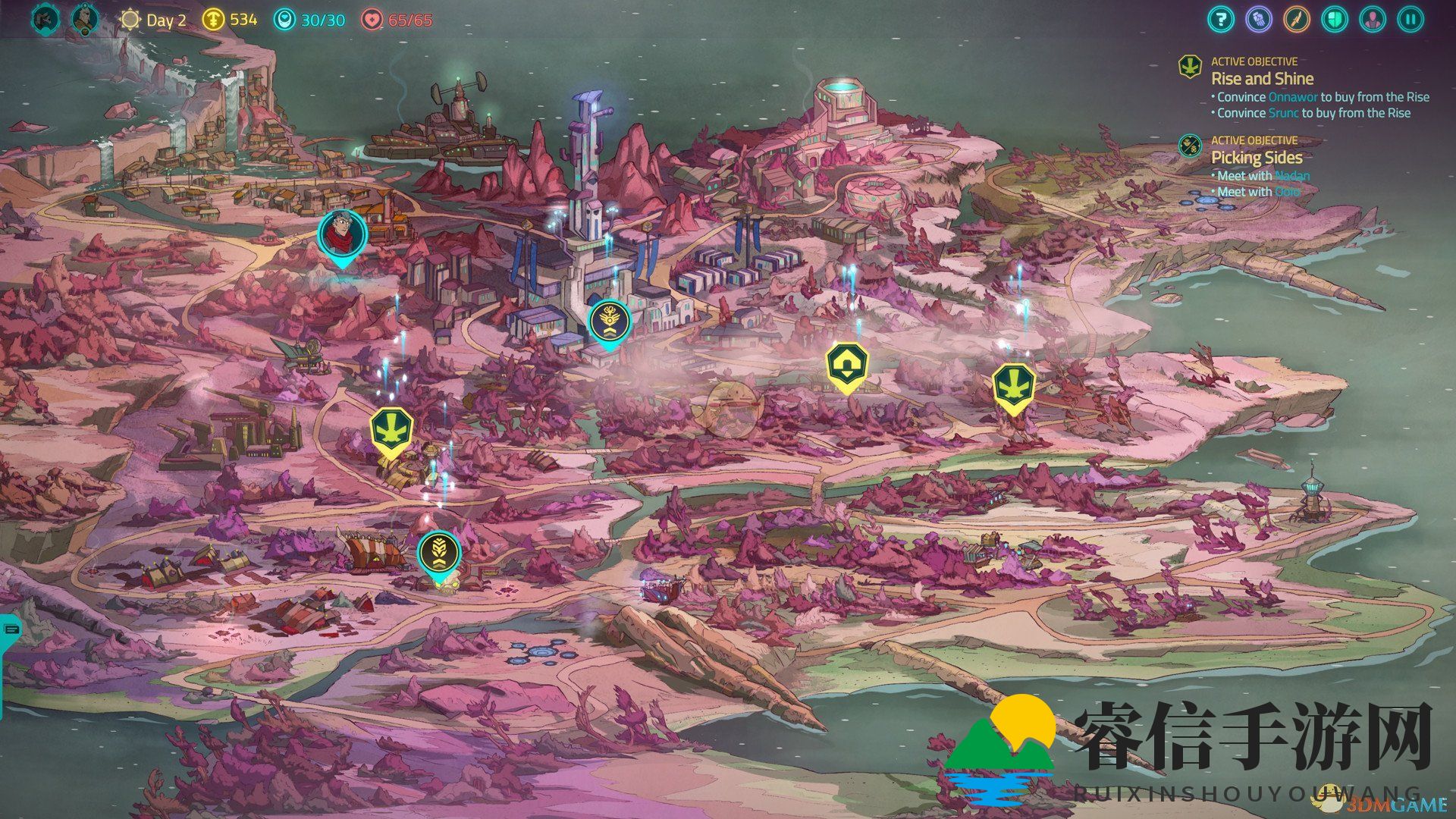Open the battle deck knife icon
Screen dimensions: 1456x819
[1296, 19]
